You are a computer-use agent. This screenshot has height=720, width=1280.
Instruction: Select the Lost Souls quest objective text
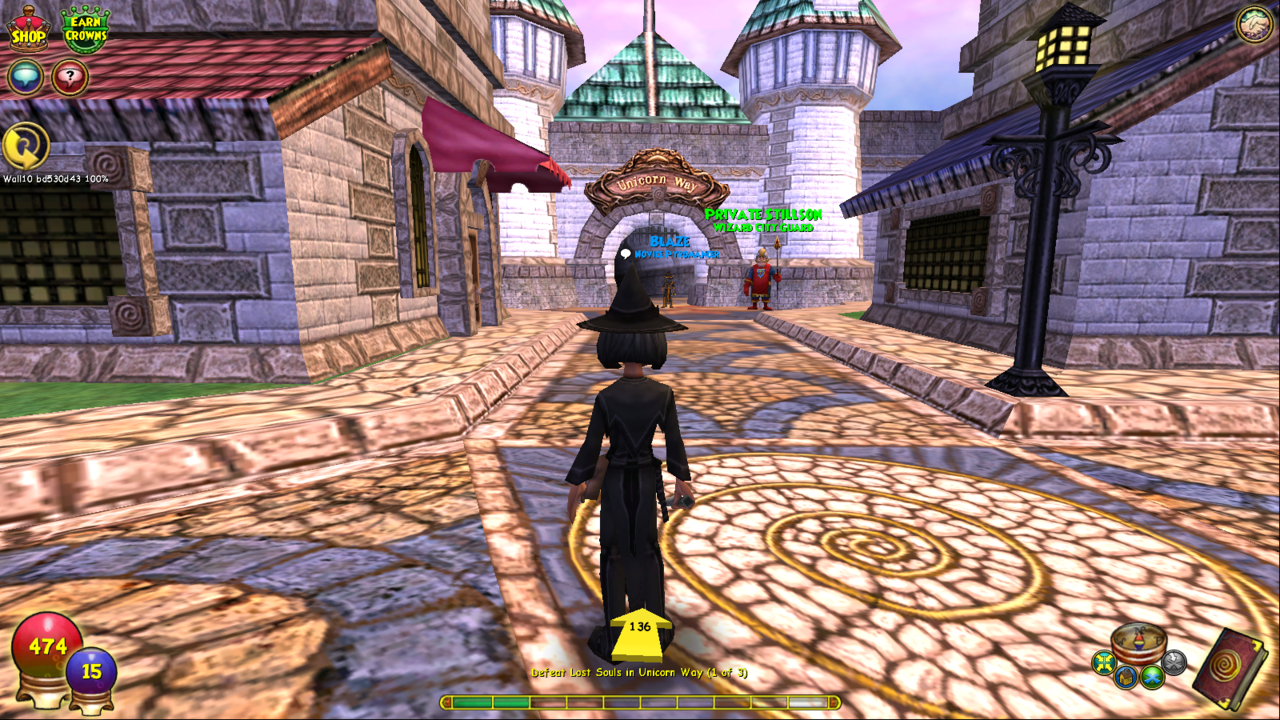pos(639,673)
